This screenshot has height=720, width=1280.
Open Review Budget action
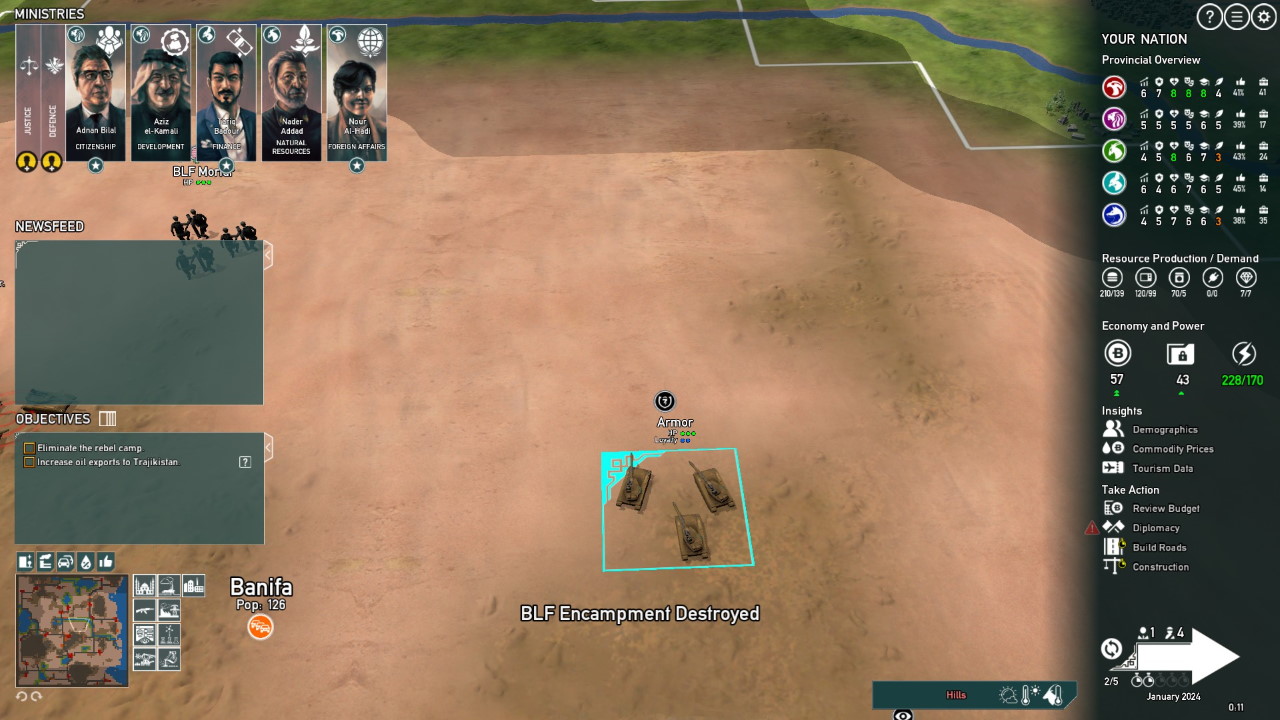tap(1165, 509)
